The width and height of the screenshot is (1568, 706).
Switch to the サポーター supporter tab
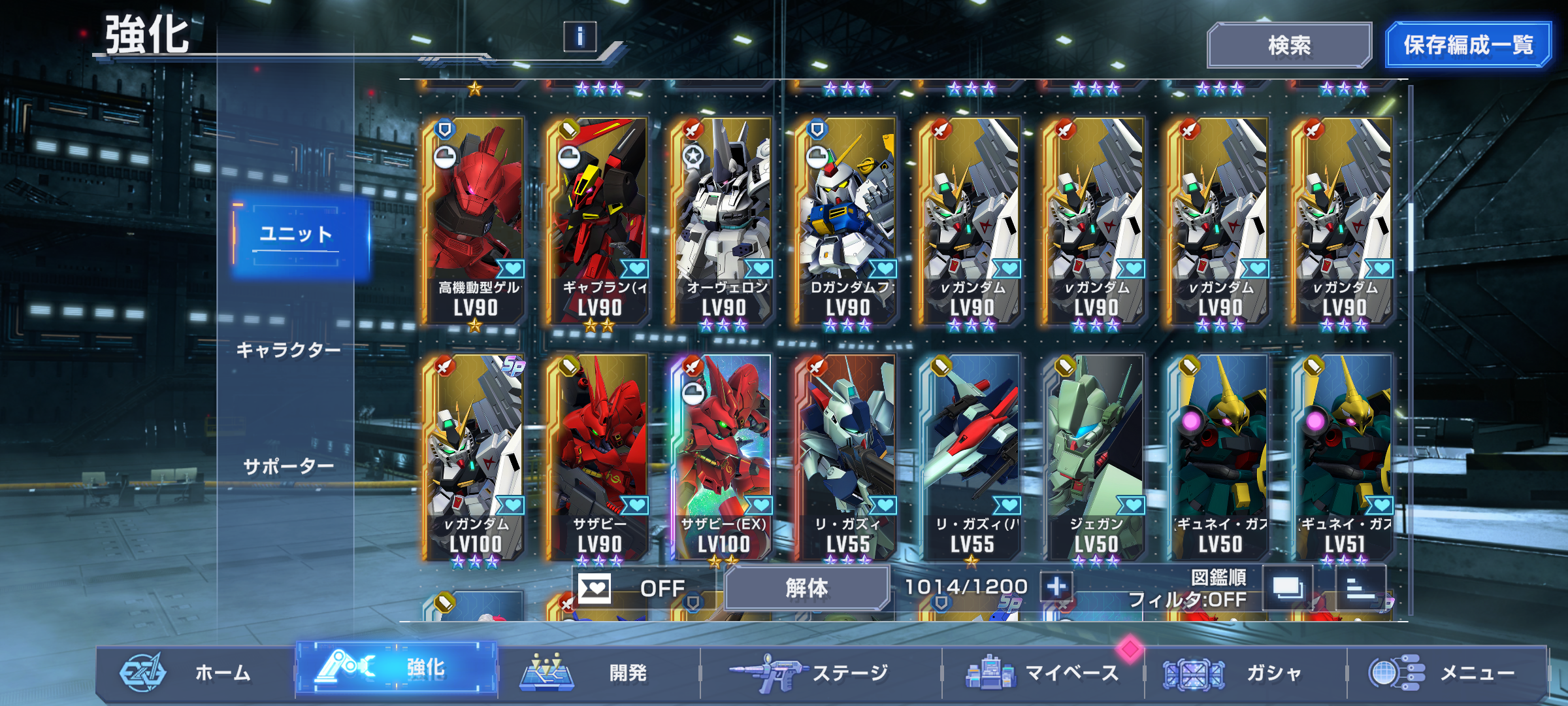[288, 466]
